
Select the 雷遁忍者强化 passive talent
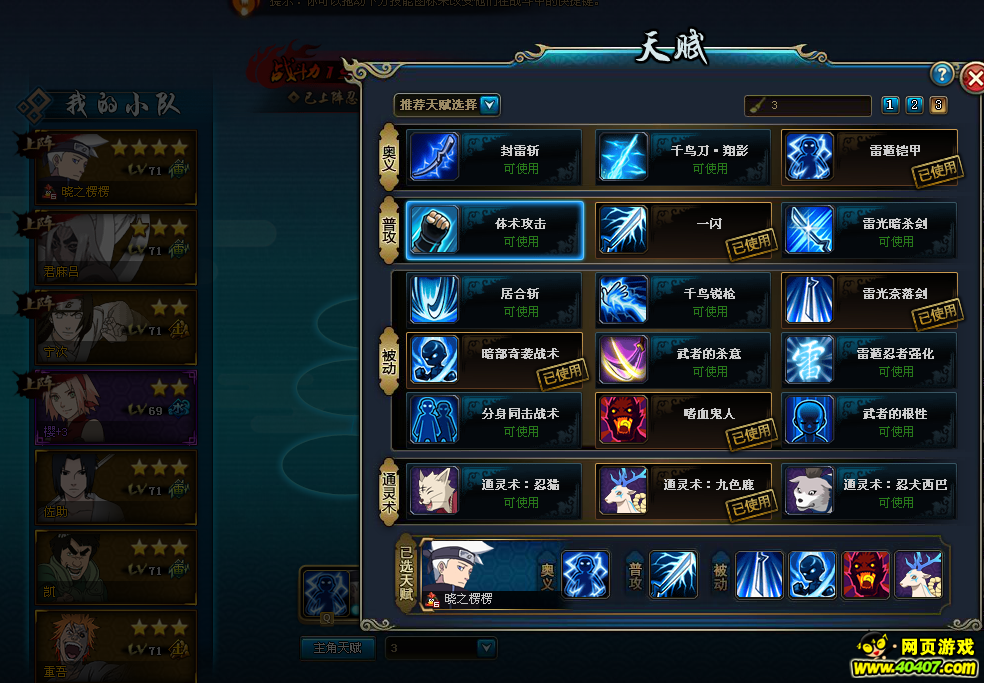[x=869, y=360]
